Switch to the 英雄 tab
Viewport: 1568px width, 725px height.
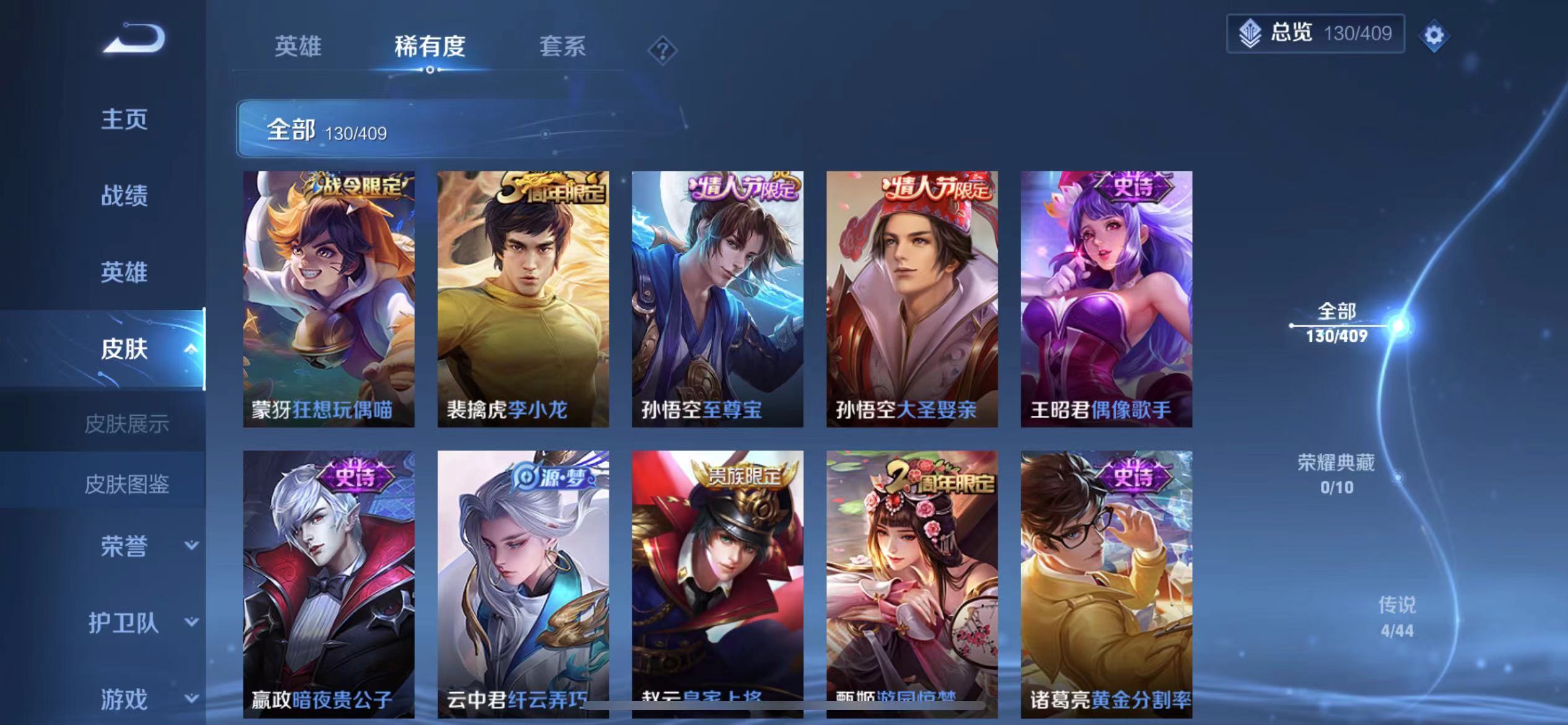coord(300,46)
